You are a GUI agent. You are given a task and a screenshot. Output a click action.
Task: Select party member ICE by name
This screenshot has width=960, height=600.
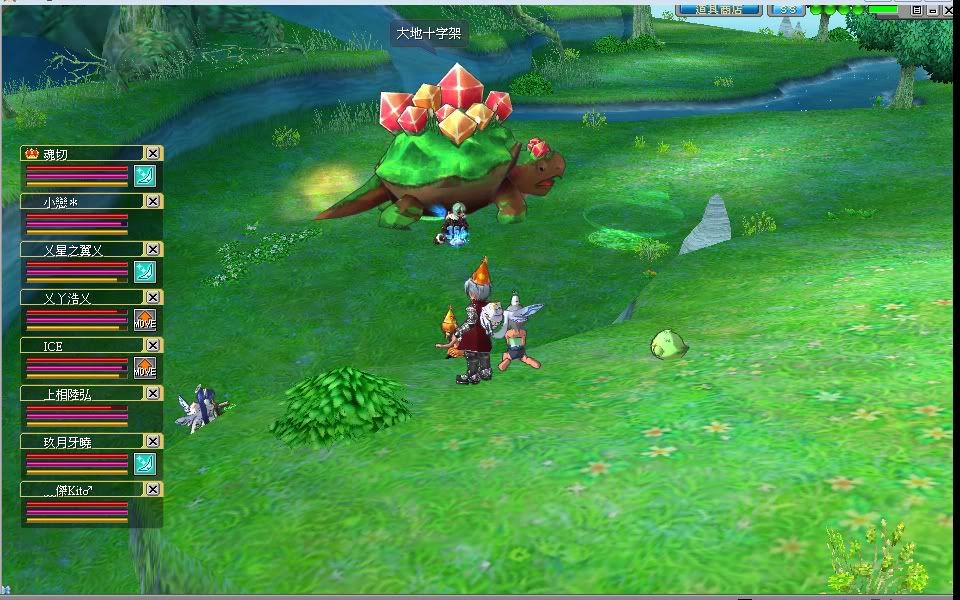point(53,346)
